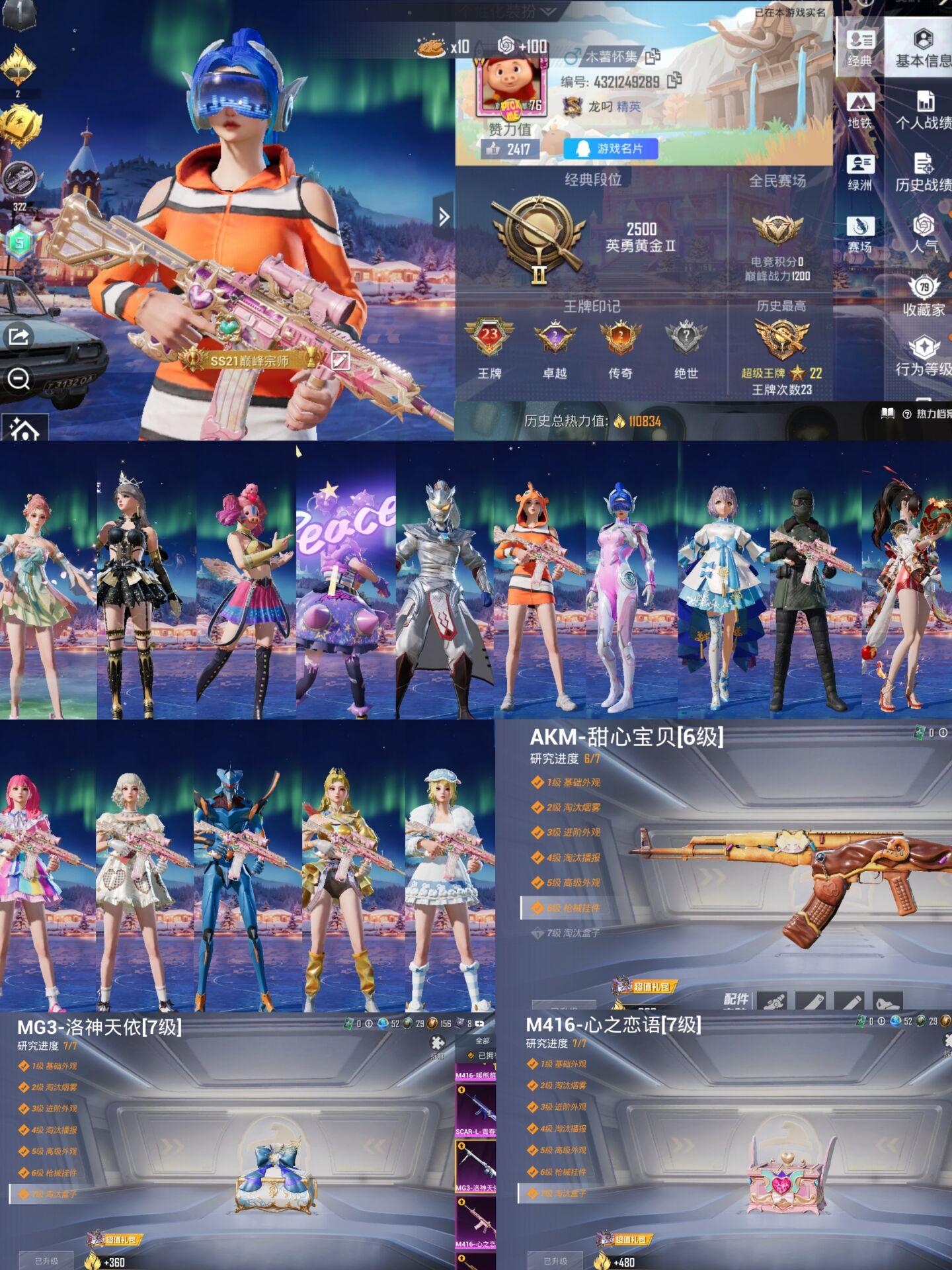Viewport: 952px width, 1270px height.
Task: Open the 收藏家 collector section
Action: (924, 296)
